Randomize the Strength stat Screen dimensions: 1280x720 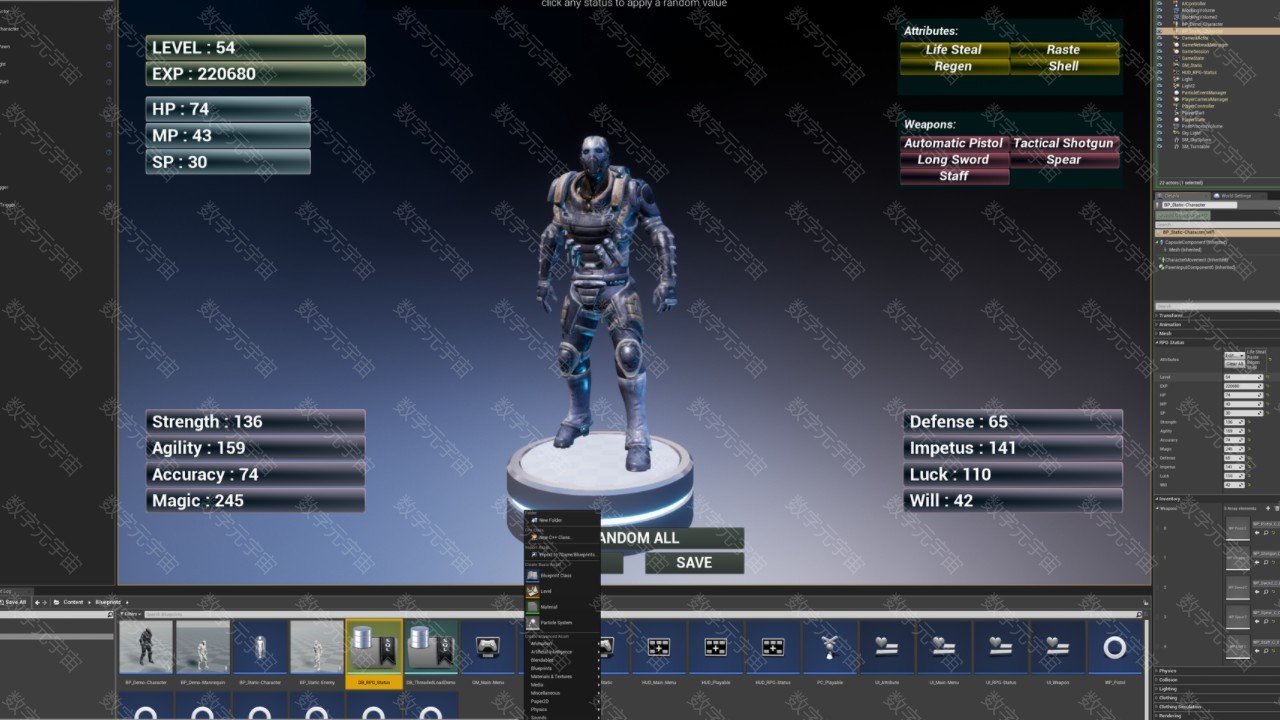255,422
